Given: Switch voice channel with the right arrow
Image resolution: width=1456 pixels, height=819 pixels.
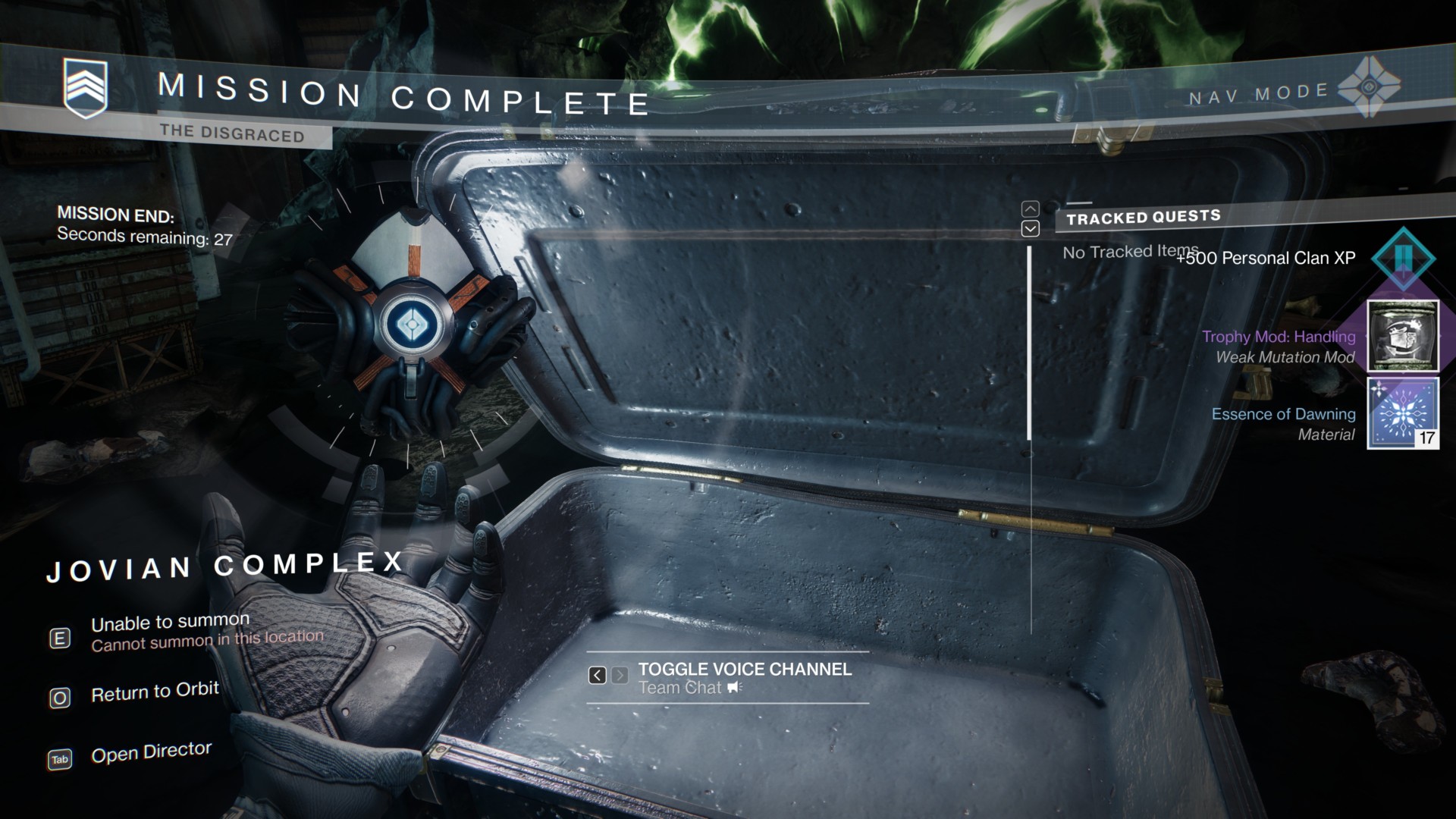Looking at the screenshot, I should [620, 675].
